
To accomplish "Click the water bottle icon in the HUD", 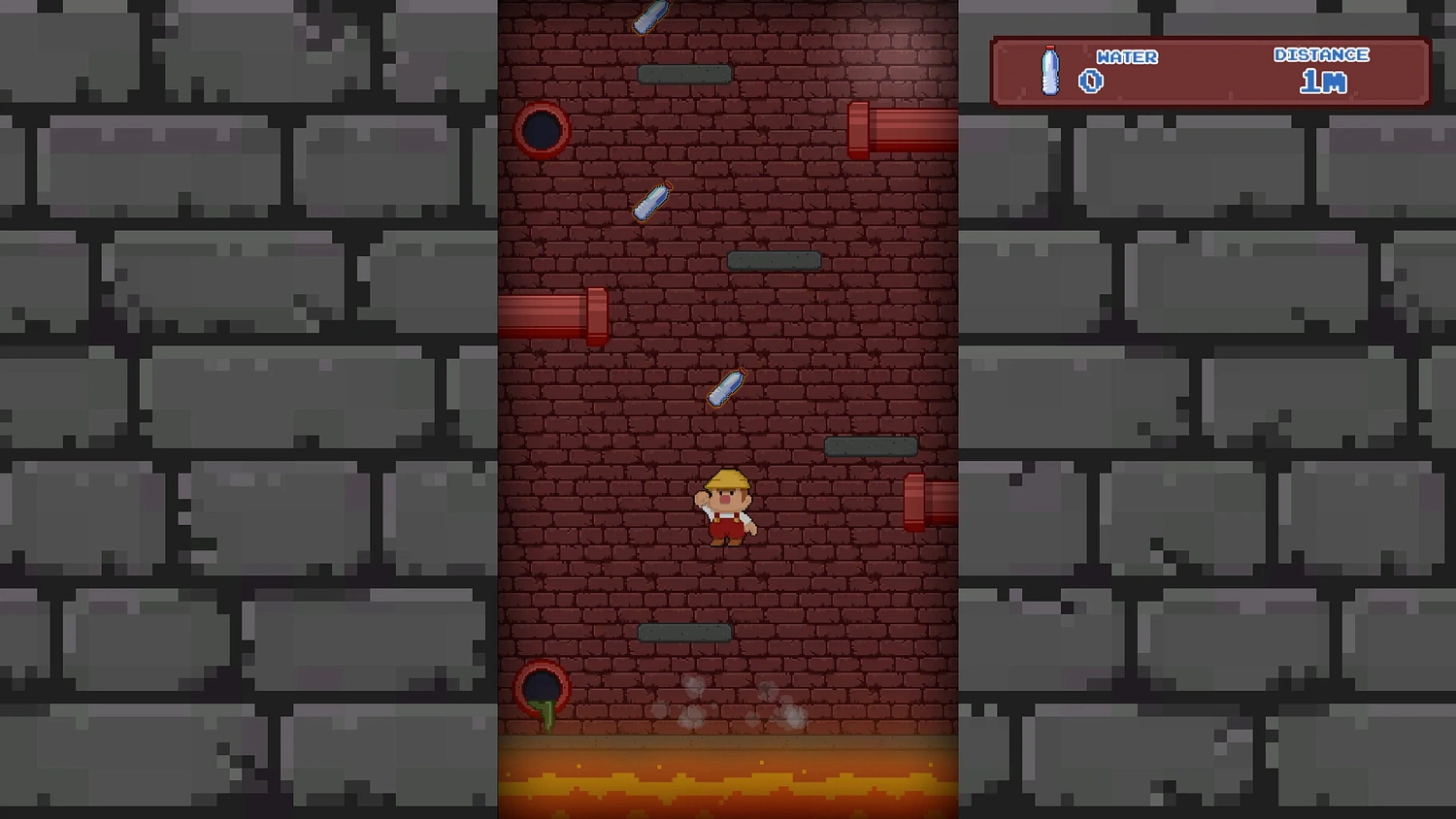I will pos(1049,73).
